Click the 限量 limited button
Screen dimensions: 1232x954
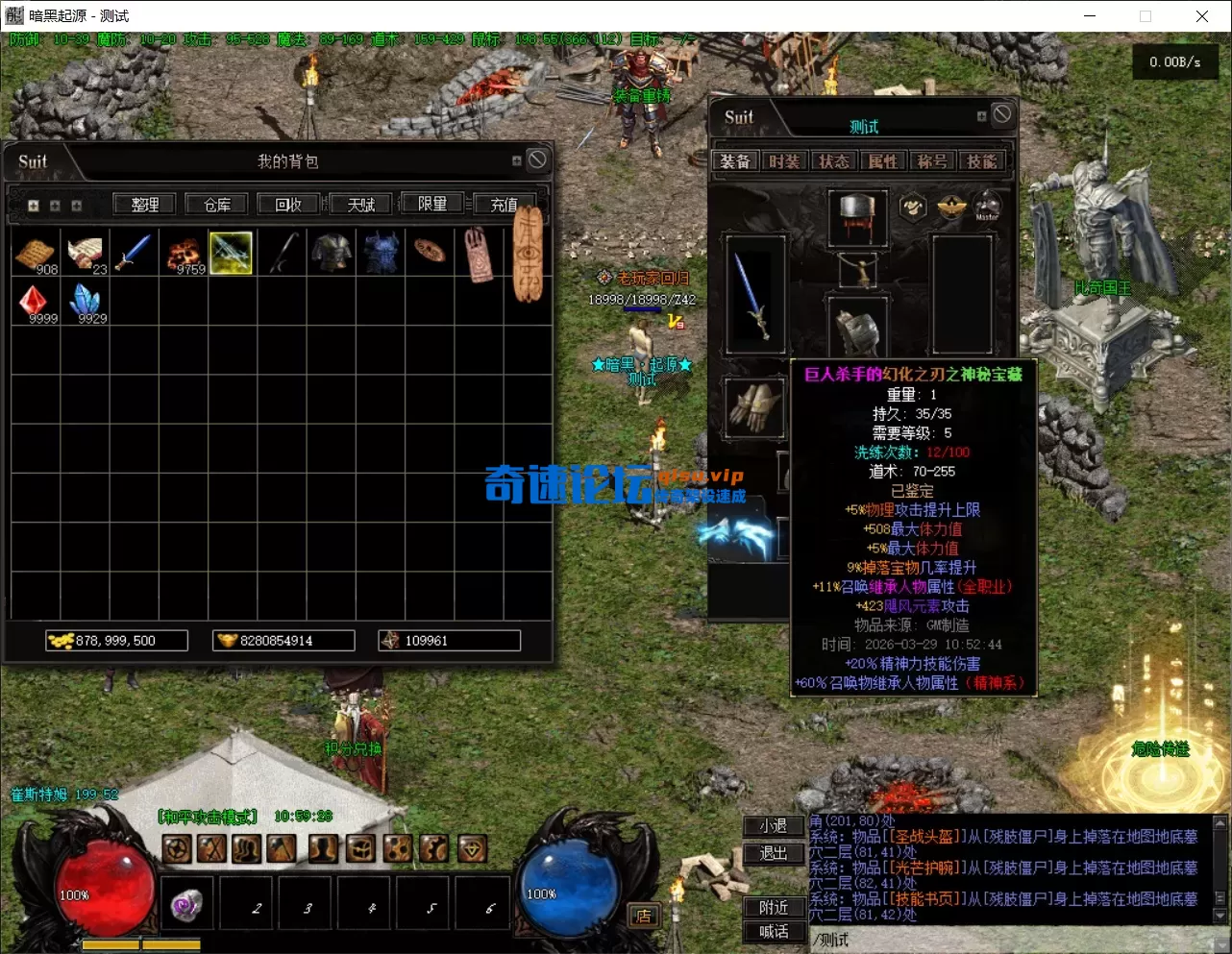click(432, 205)
